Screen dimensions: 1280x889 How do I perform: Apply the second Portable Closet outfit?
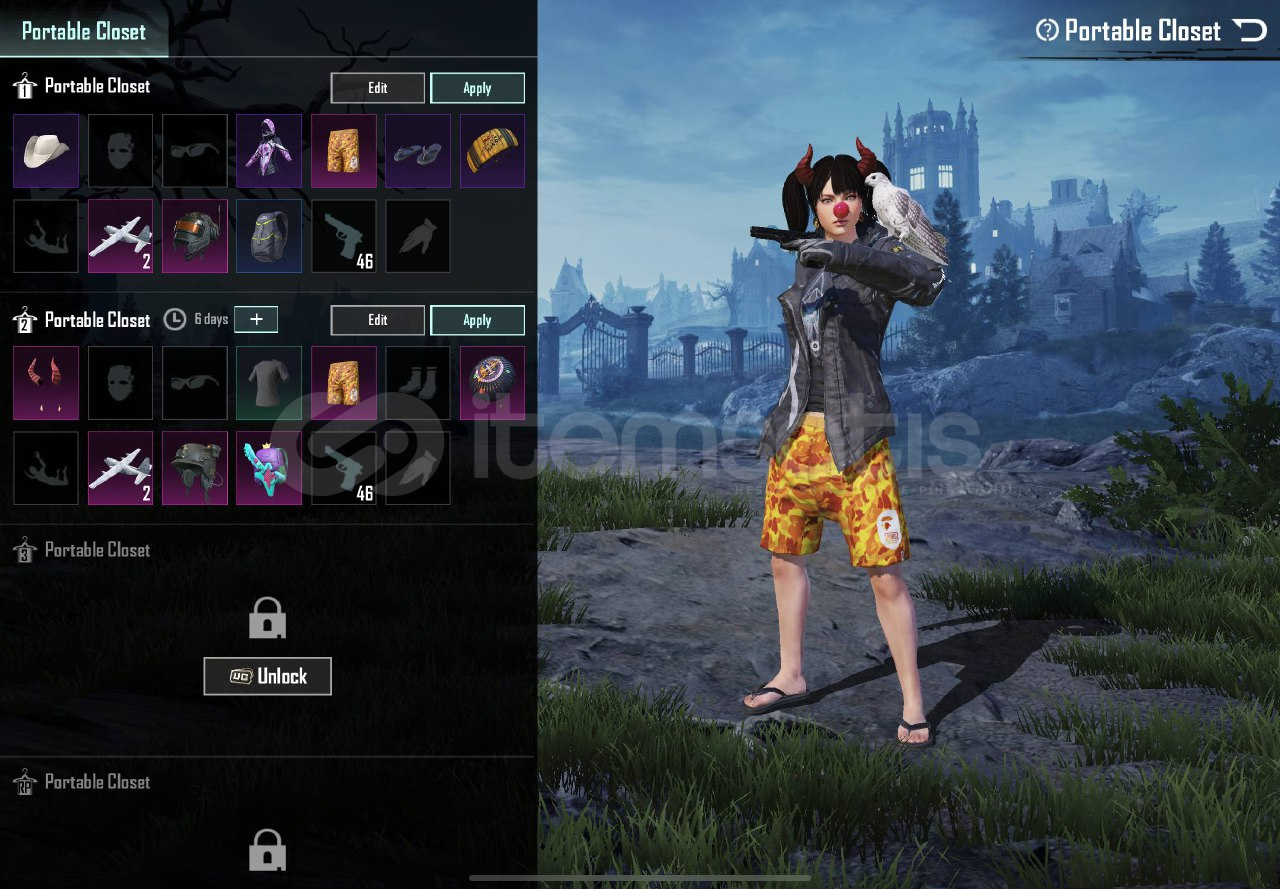(x=477, y=320)
